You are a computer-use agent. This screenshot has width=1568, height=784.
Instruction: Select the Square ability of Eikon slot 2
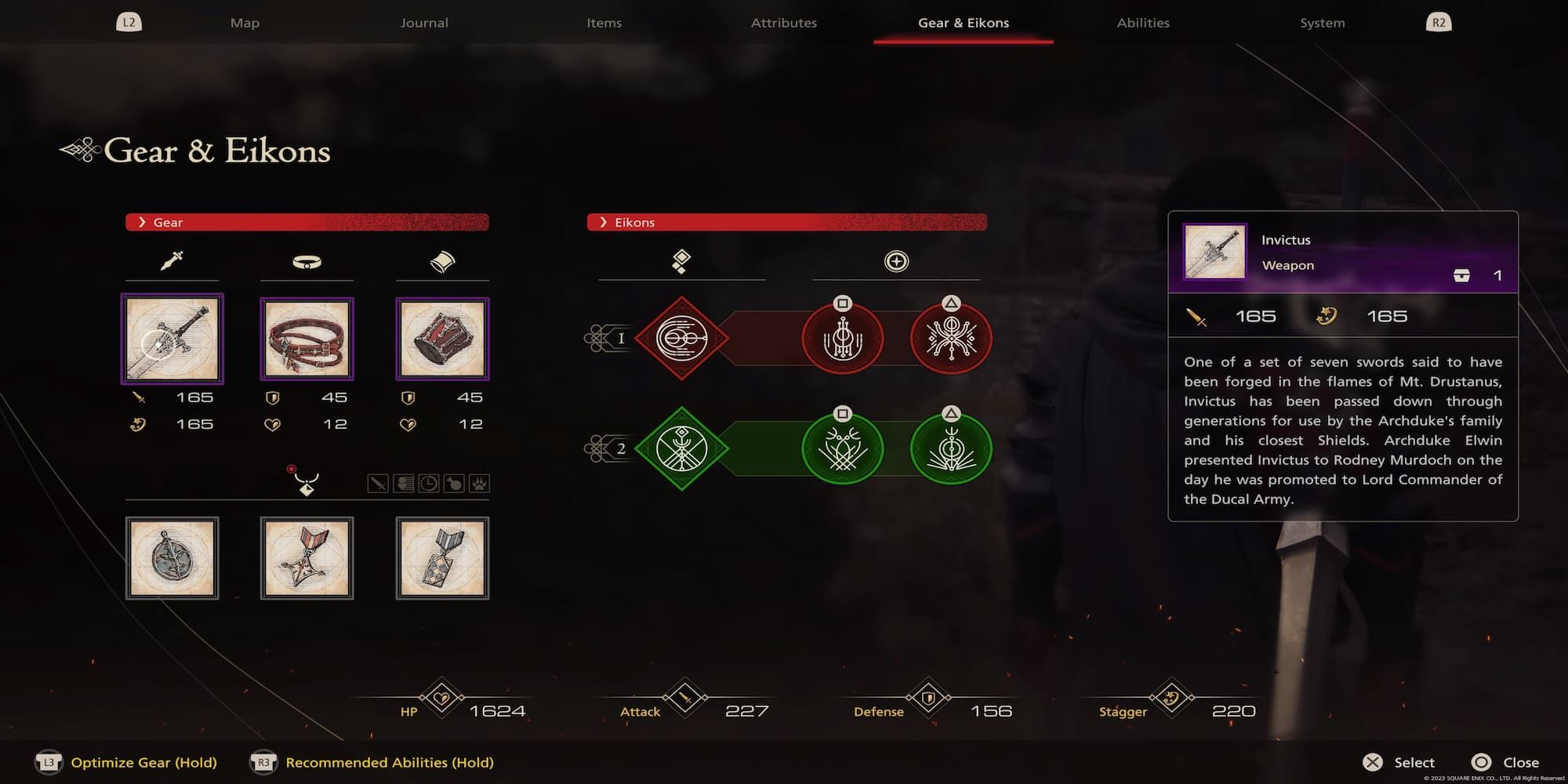pos(843,448)
